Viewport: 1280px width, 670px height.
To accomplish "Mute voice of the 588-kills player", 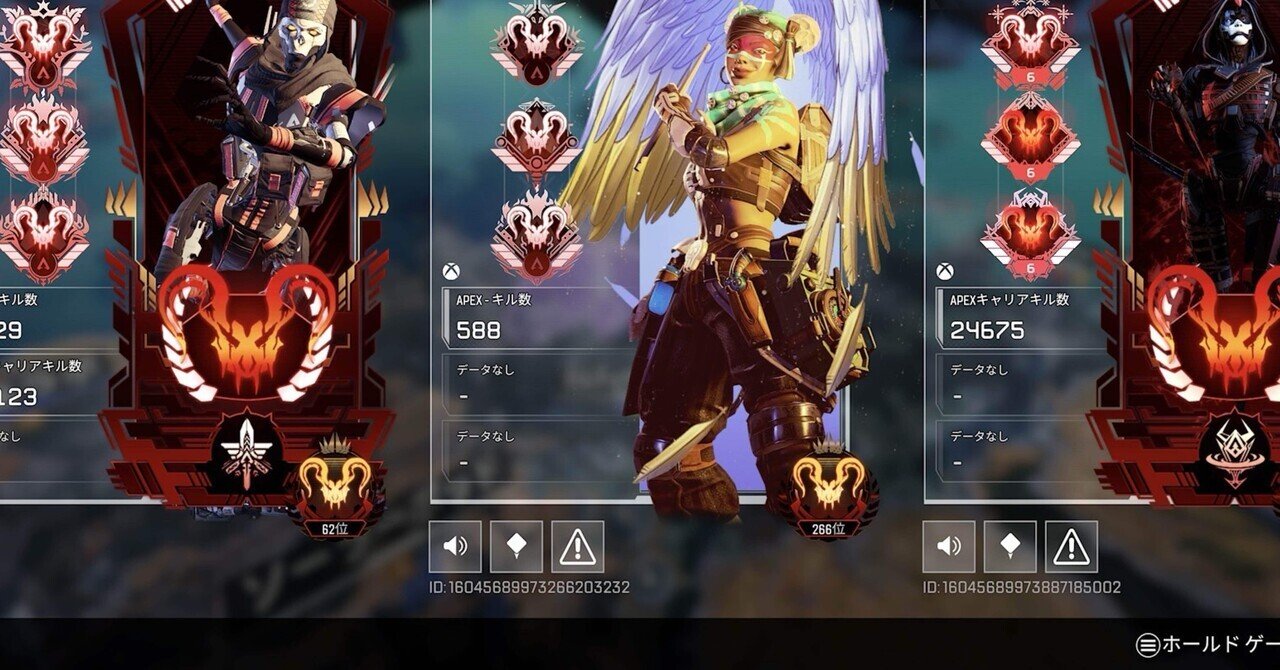I will click(455, 547).
